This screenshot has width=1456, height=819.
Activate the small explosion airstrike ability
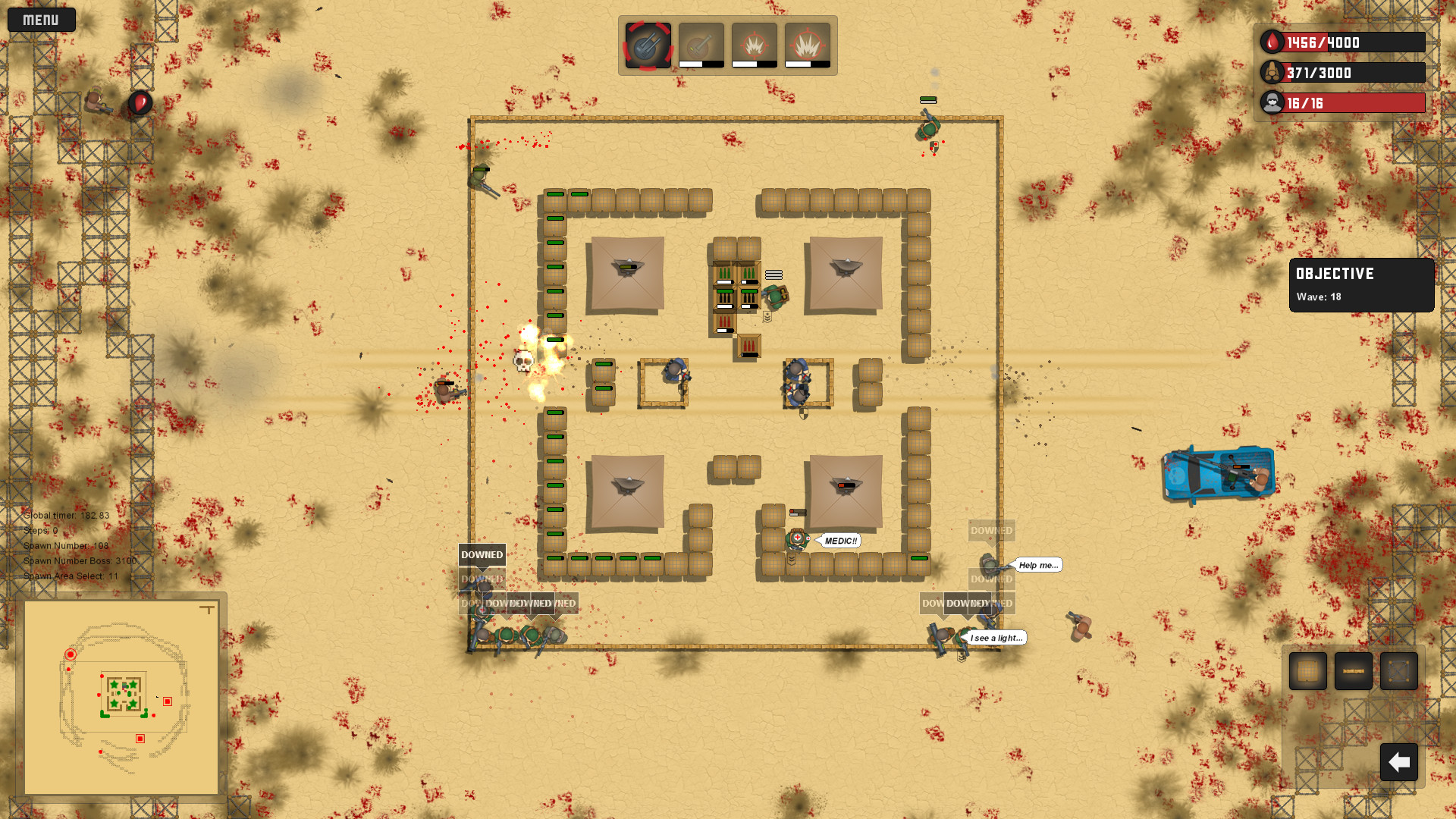coord(753,45)
